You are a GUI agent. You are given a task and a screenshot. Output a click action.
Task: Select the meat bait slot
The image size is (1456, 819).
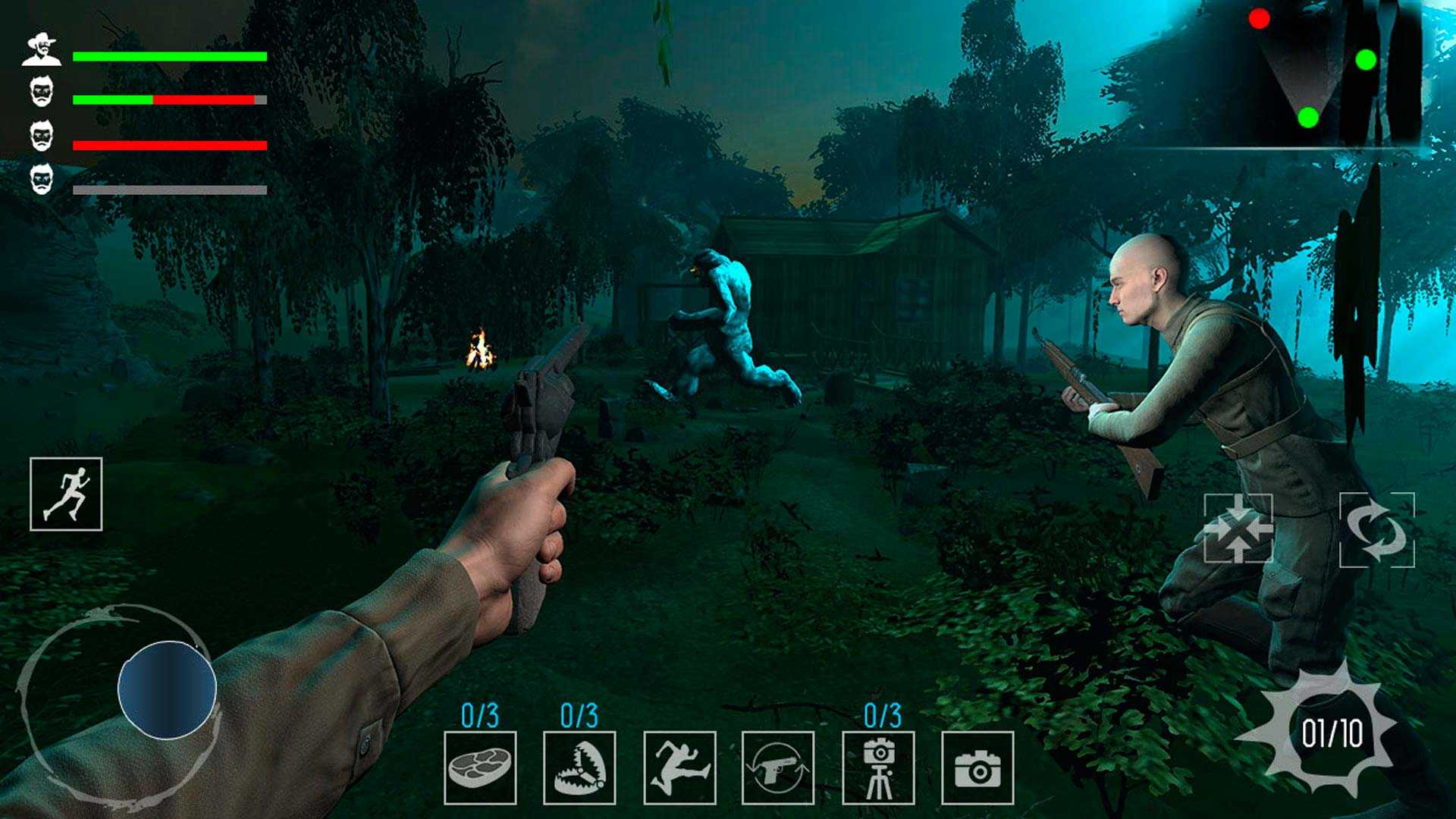(x=480, y=767)
